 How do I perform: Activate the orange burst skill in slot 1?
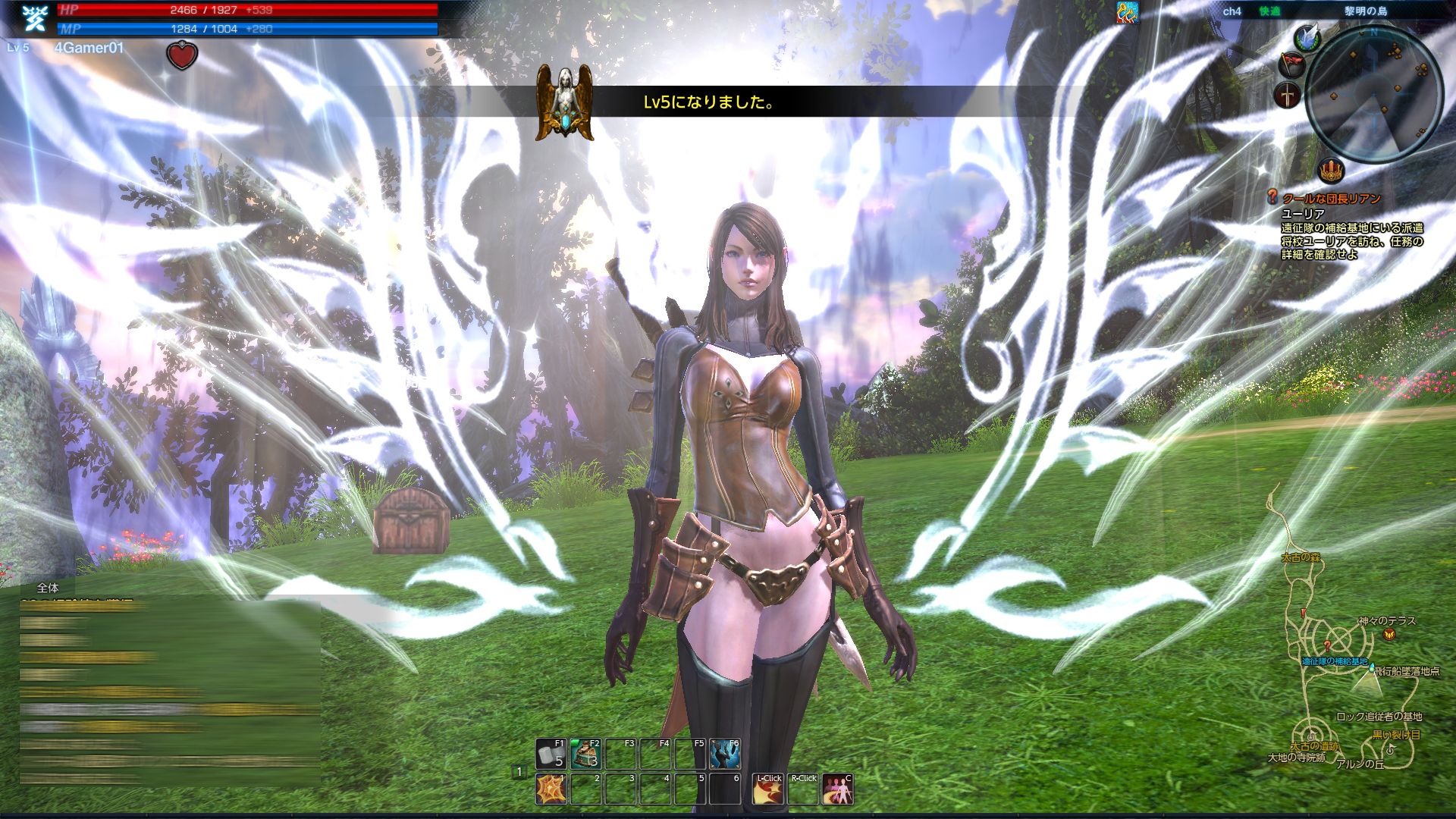coord(551,789)
